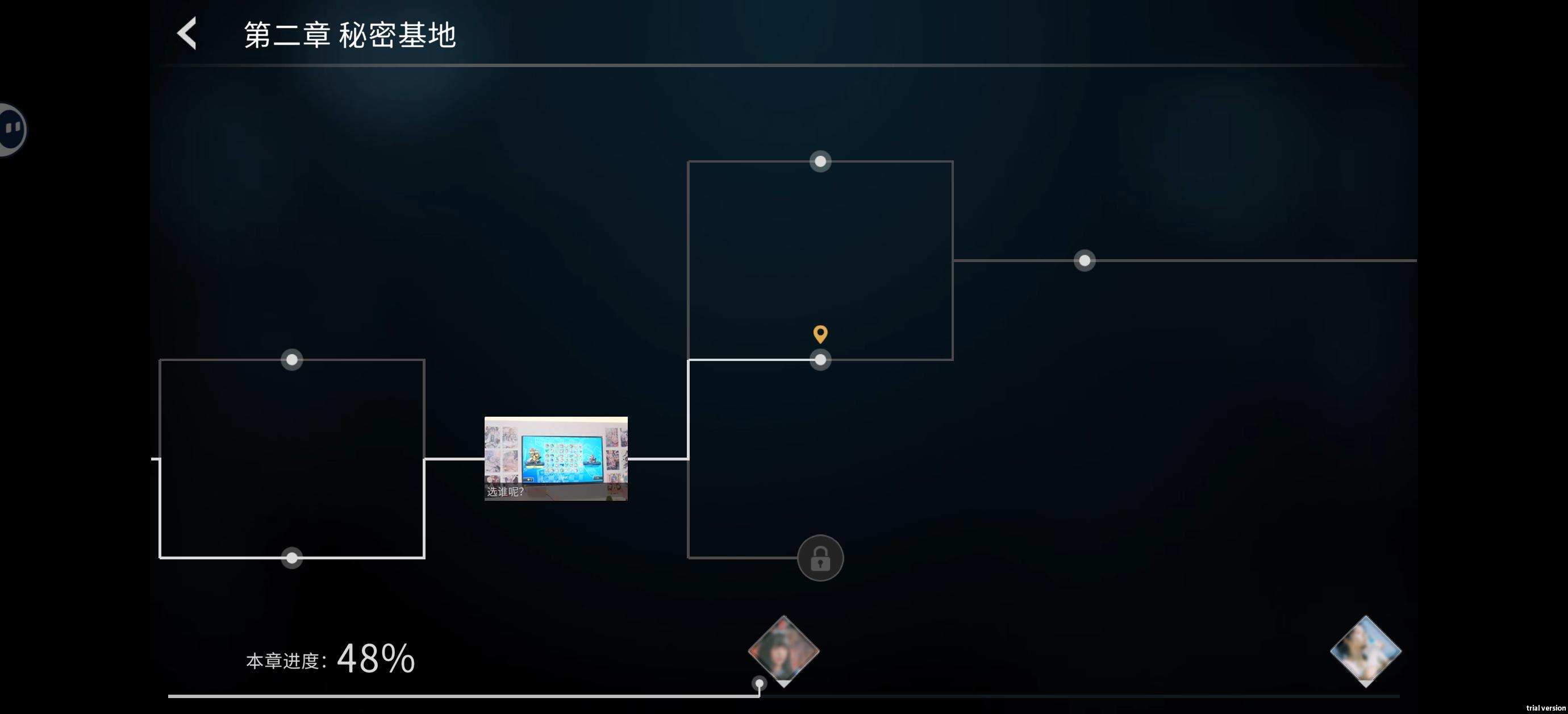The image size is (1568, 714).
Task: Select the story node directly below the pin
Action: [820, 360]
